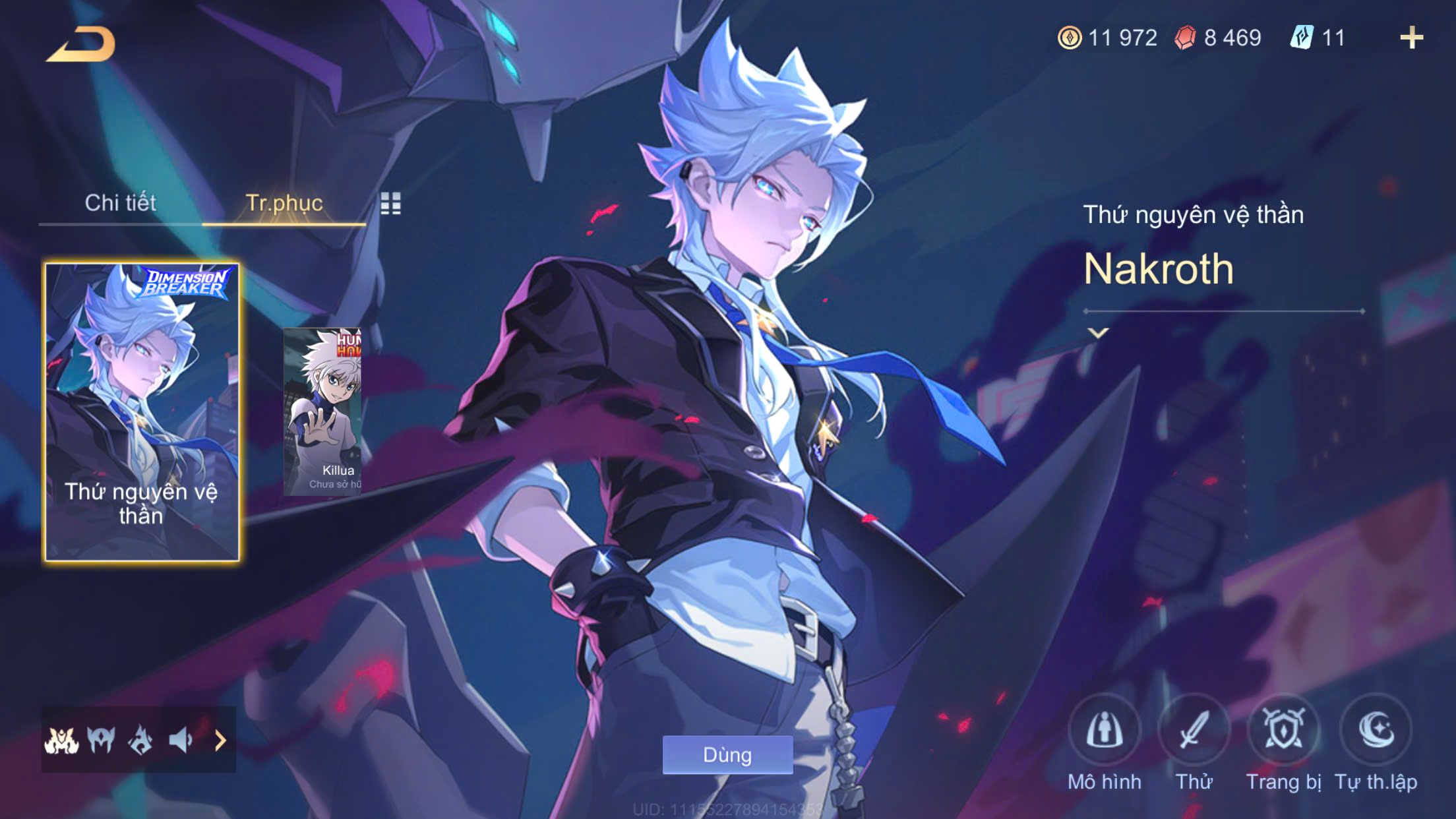This screenshot has width=1456, height=819.
Task: Select the horned mask effect icon
Action: pos(101,741)
